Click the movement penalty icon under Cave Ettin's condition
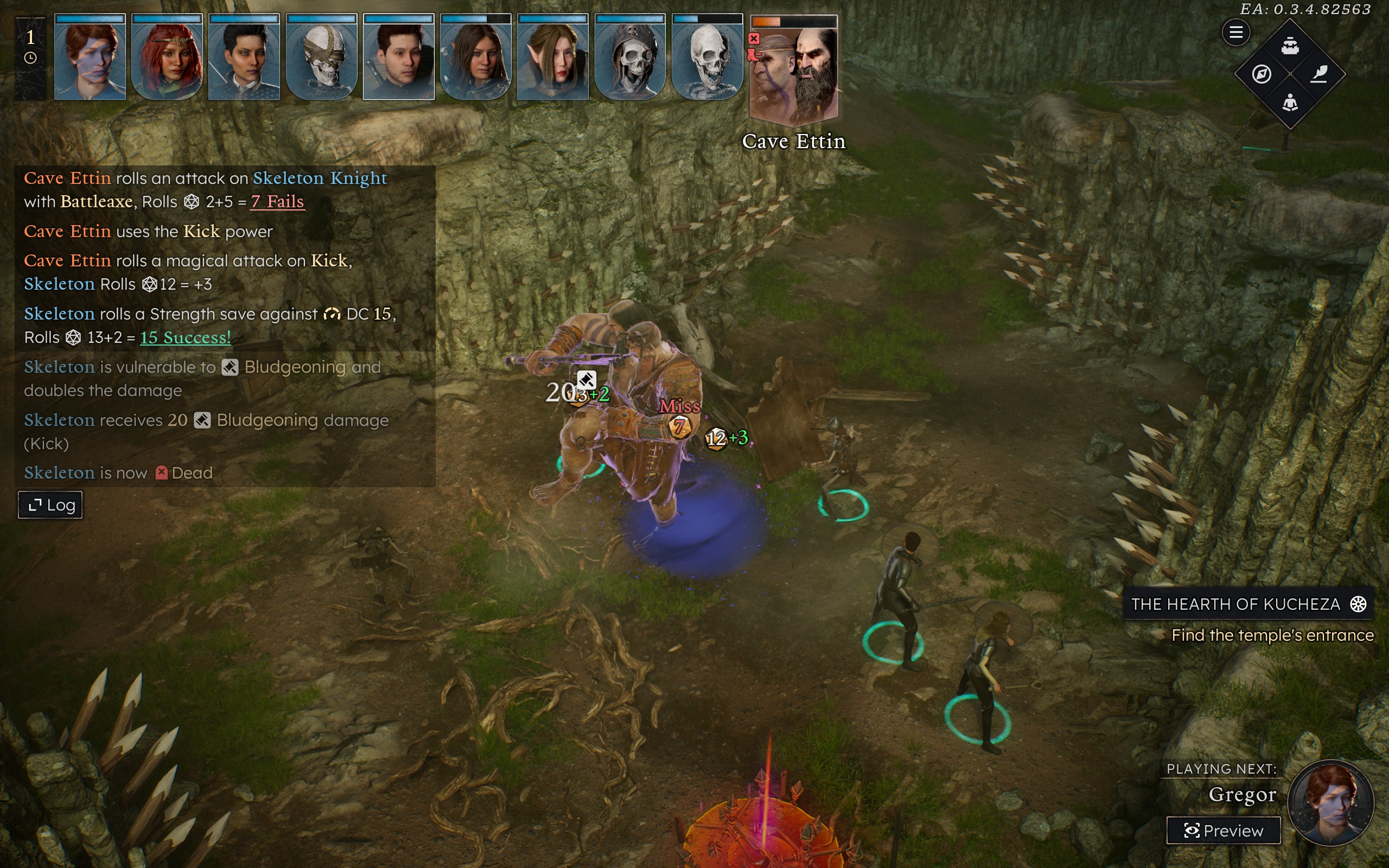Image resolution: width=1389 pixels, height=868 pixels. pyautogui.click(x=753, y=55)
